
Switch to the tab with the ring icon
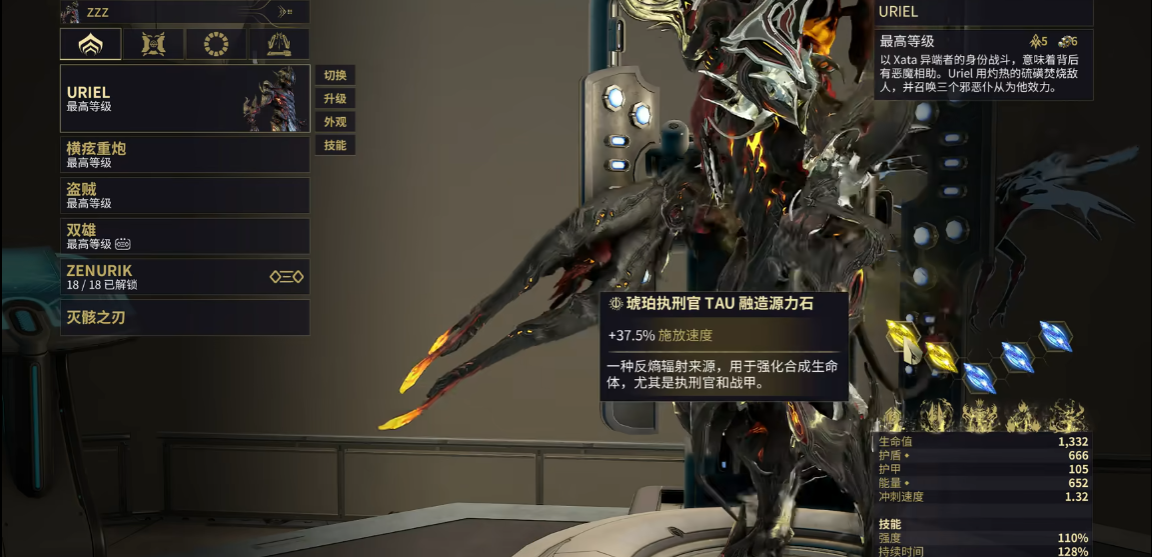click(x=216, y=44)
